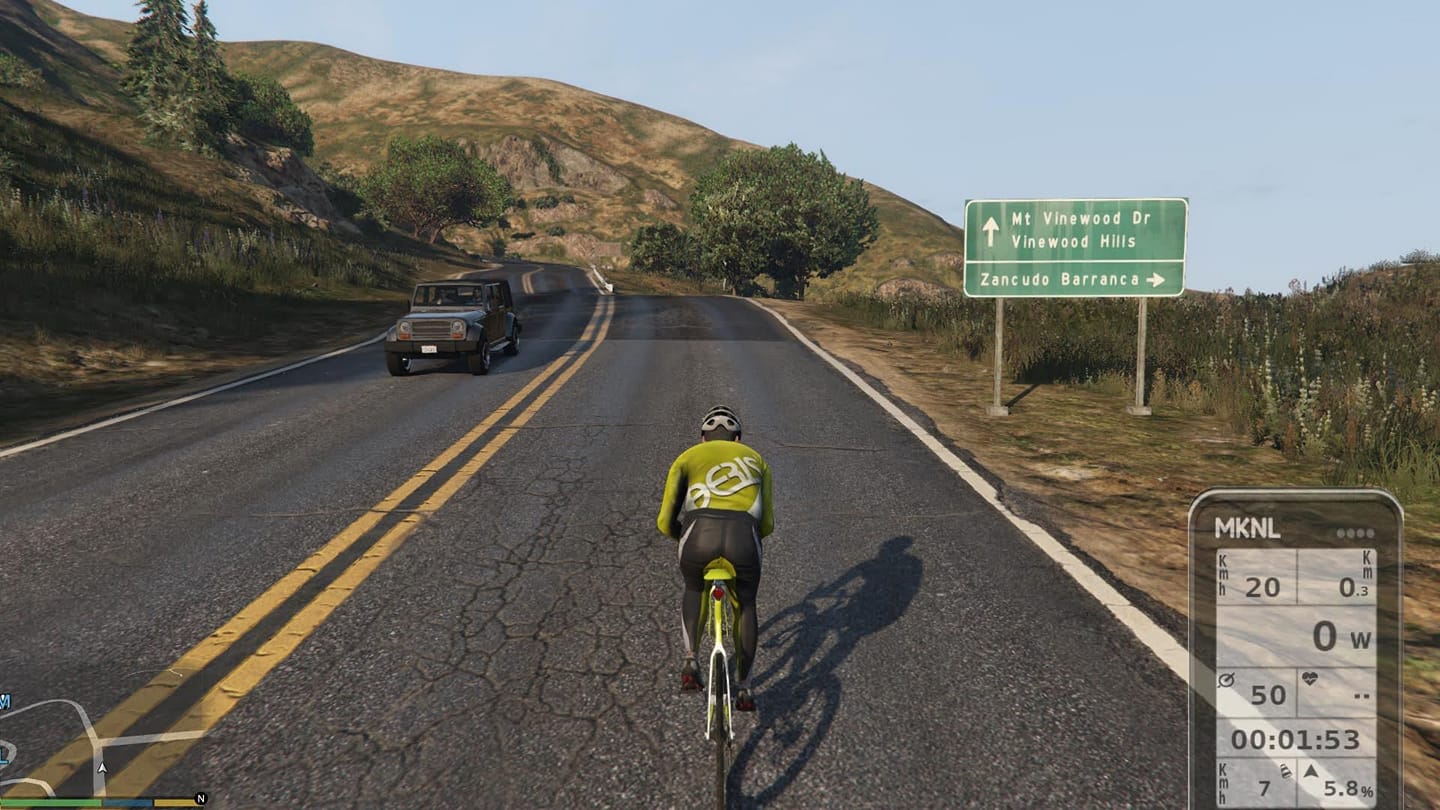Open the four-dot indicator on bike computer
Image resolution: width=1440 pixels, height=810 pixels.
click(1355, 533)
